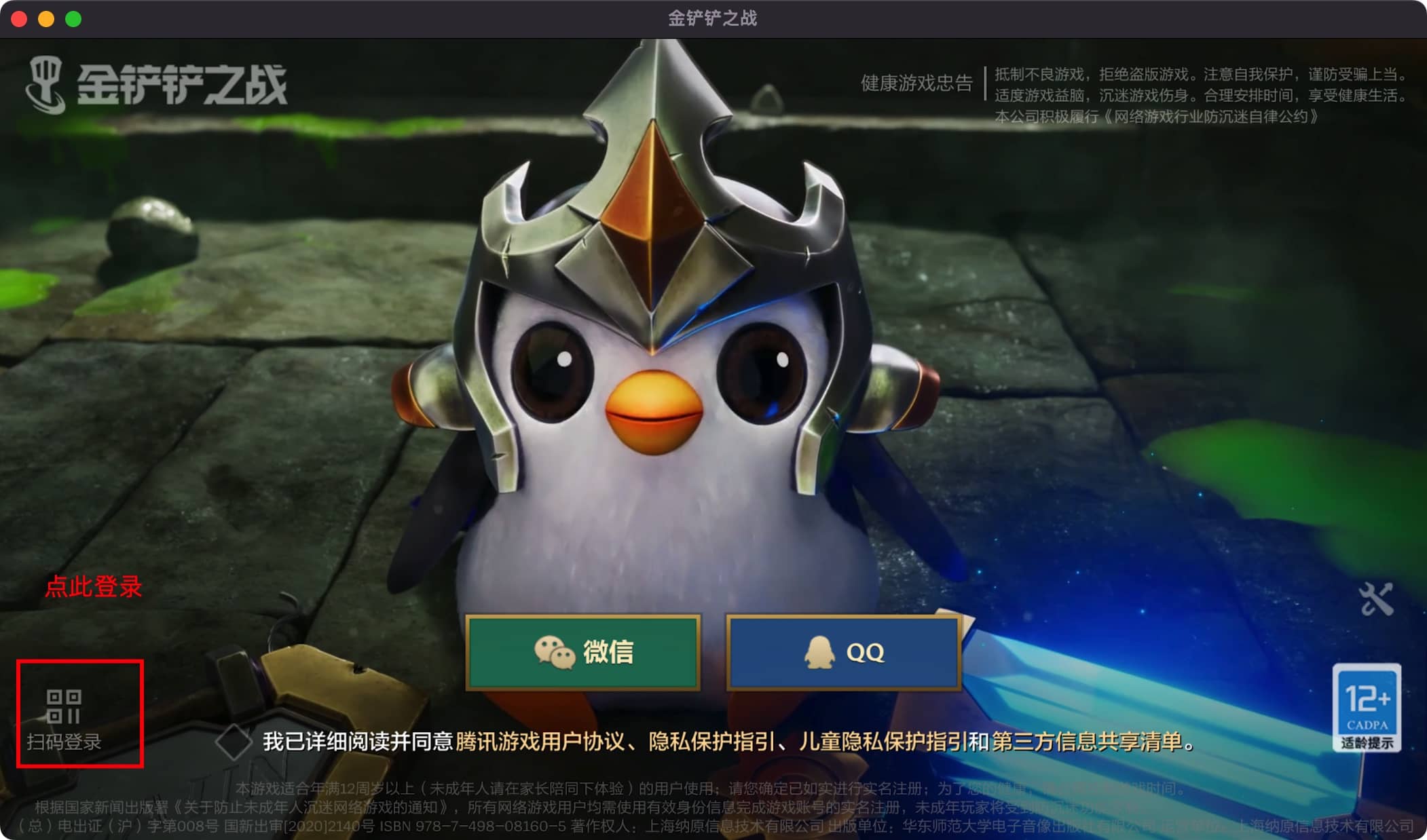
Task: Choose the QQ login button
Action: pos(844,652)
